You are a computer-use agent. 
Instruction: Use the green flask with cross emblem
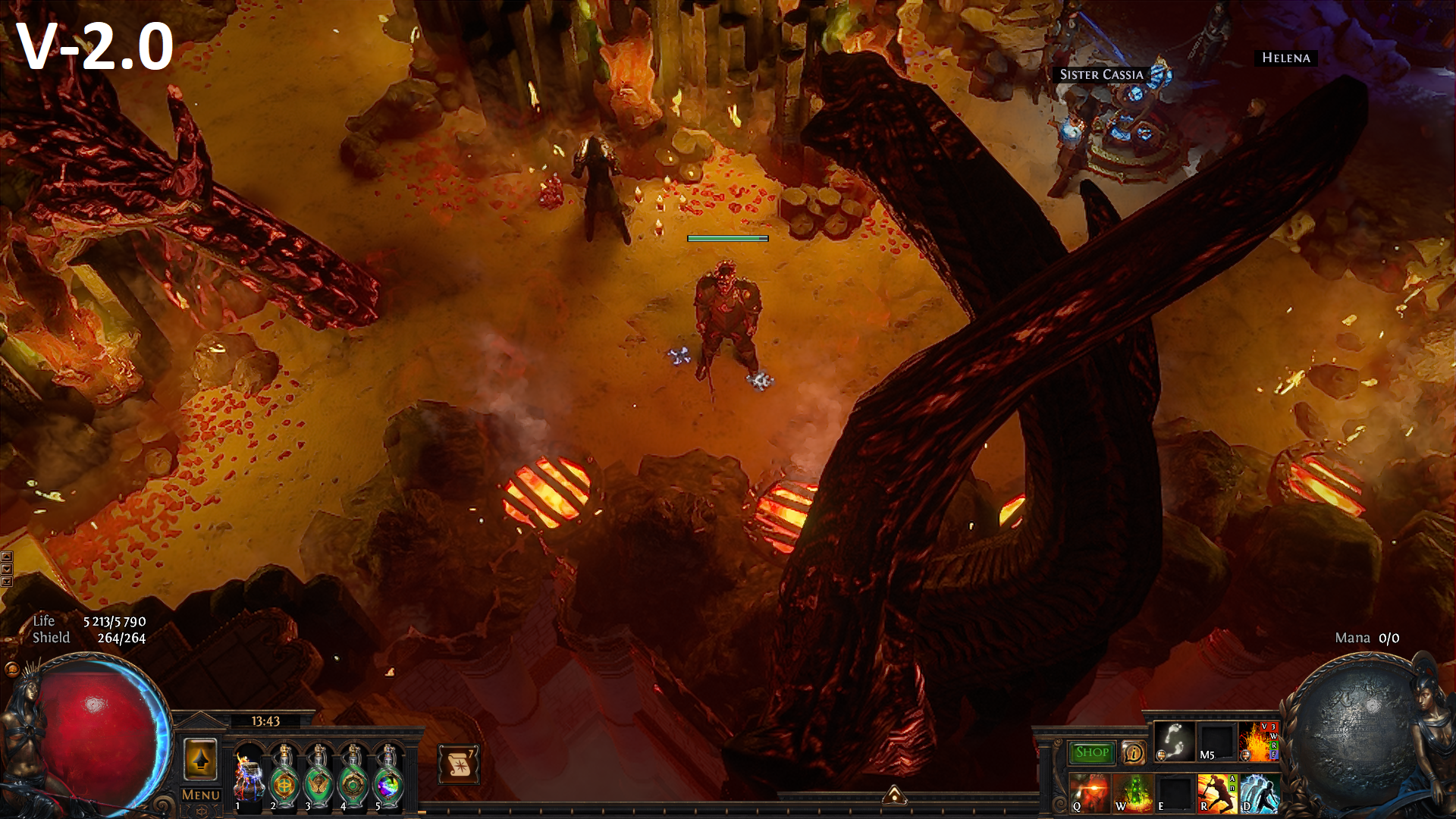284,777
